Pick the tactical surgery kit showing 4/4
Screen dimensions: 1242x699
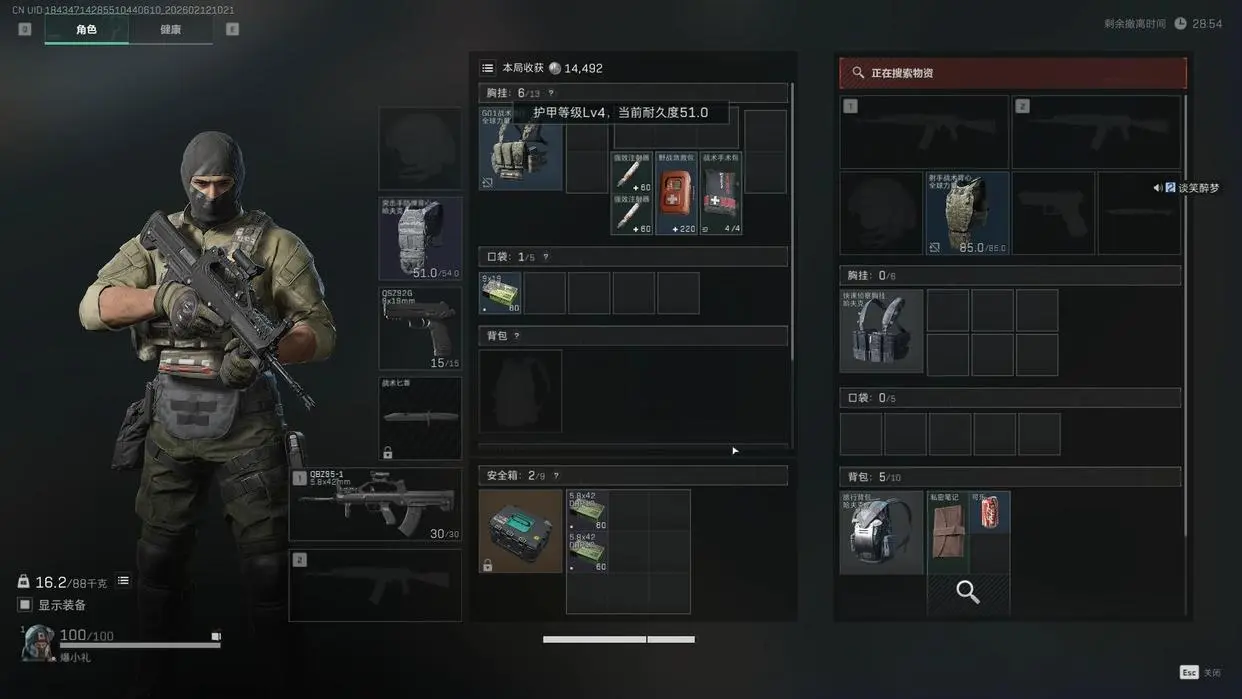click(721, 193)
